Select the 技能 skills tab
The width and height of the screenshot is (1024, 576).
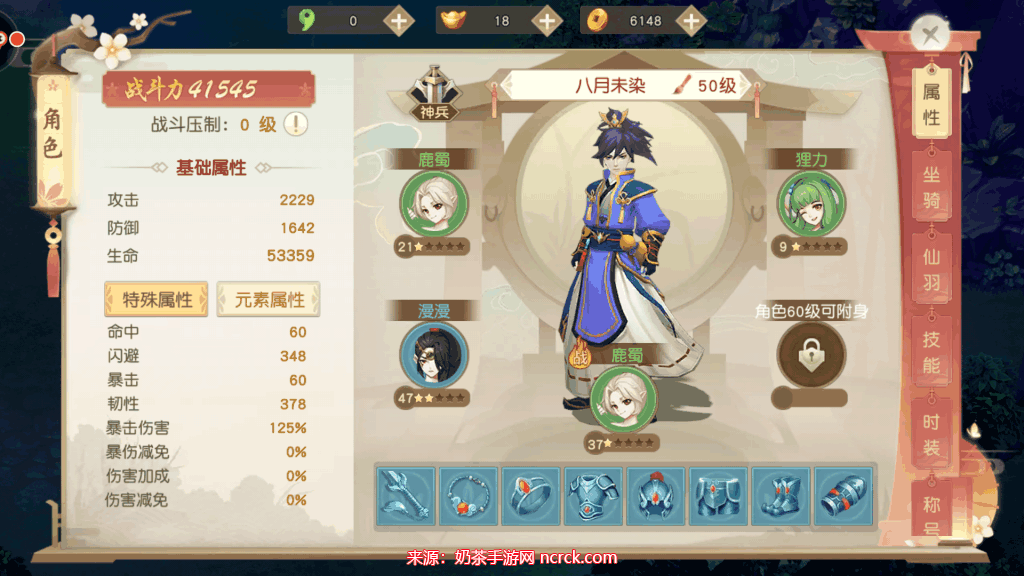tap(930, 353)
